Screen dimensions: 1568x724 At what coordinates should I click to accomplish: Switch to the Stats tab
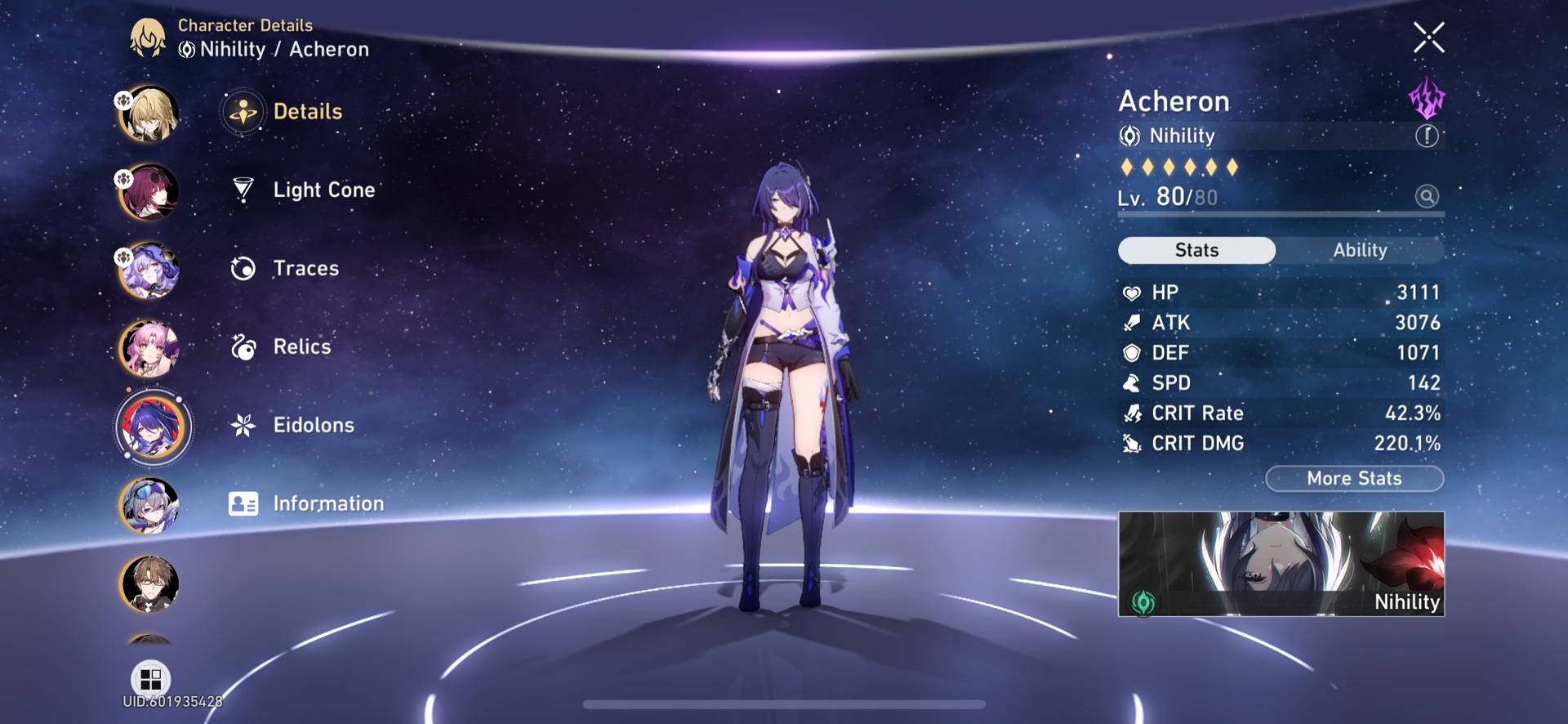pyautogui.click(x=1196, y=250)
